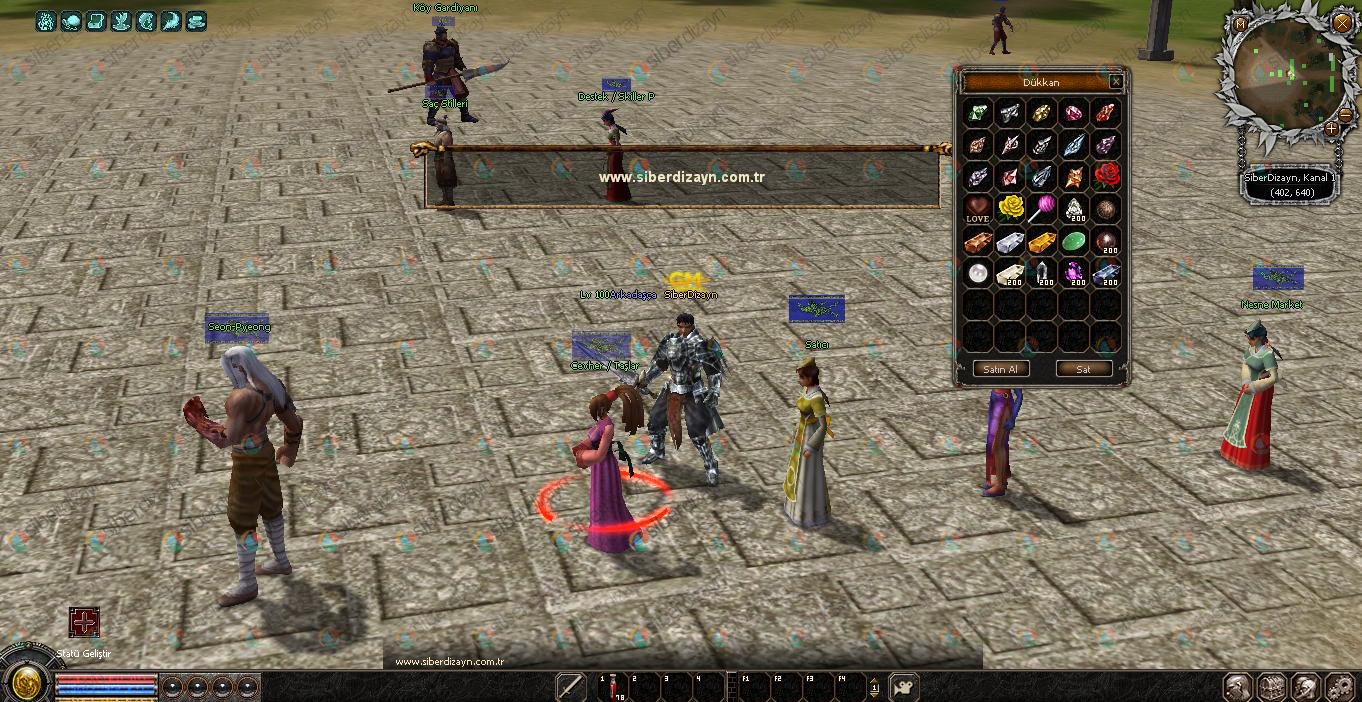The image size is (1362, 702).
Task: Select the white pearl shop item
Action: pyautogui.click(x=978, y=273)
